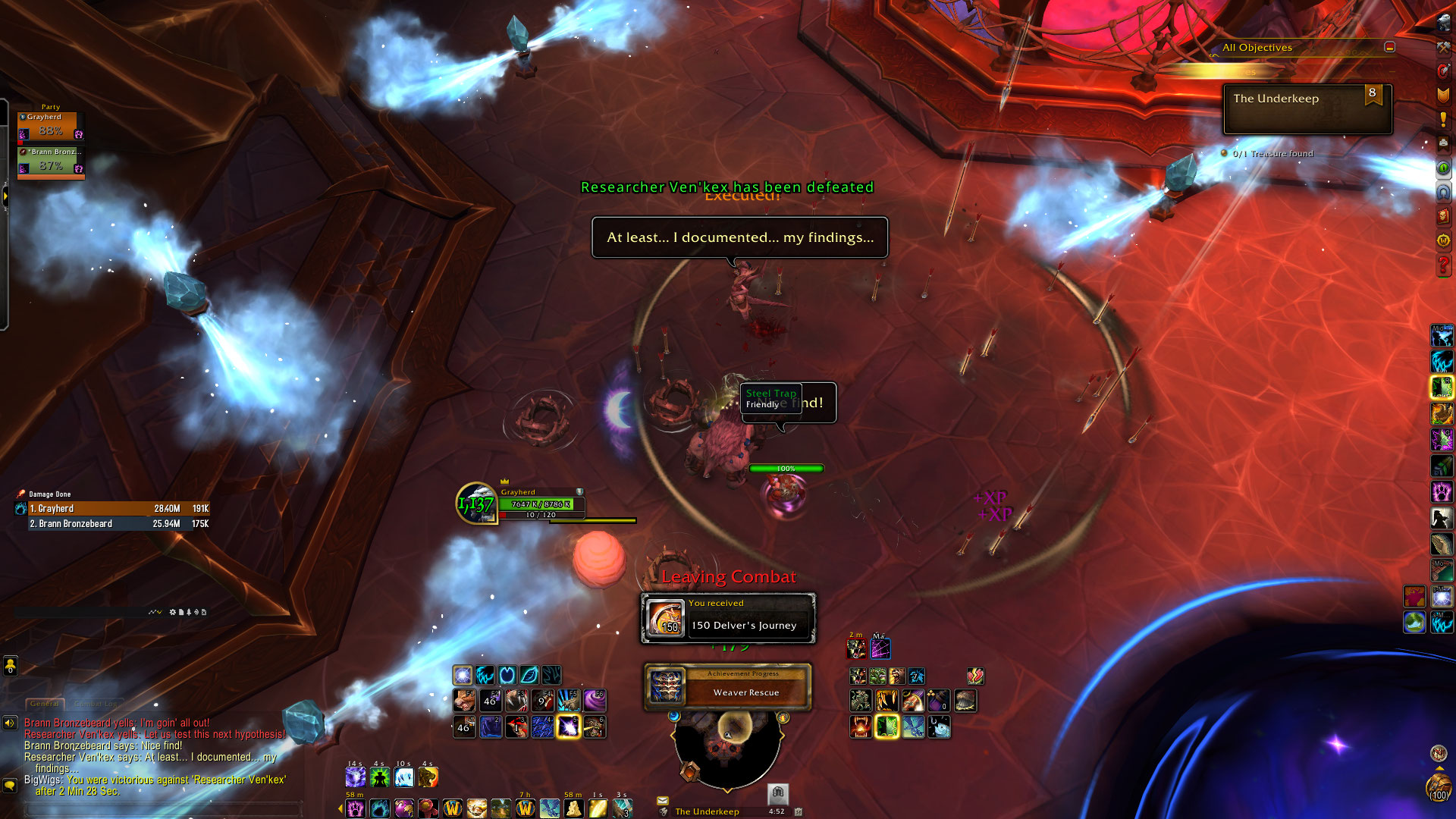The image size is (1456, 819).
Task: Activate the glowing purple starburst ability
Action: [x=568, y=726]
